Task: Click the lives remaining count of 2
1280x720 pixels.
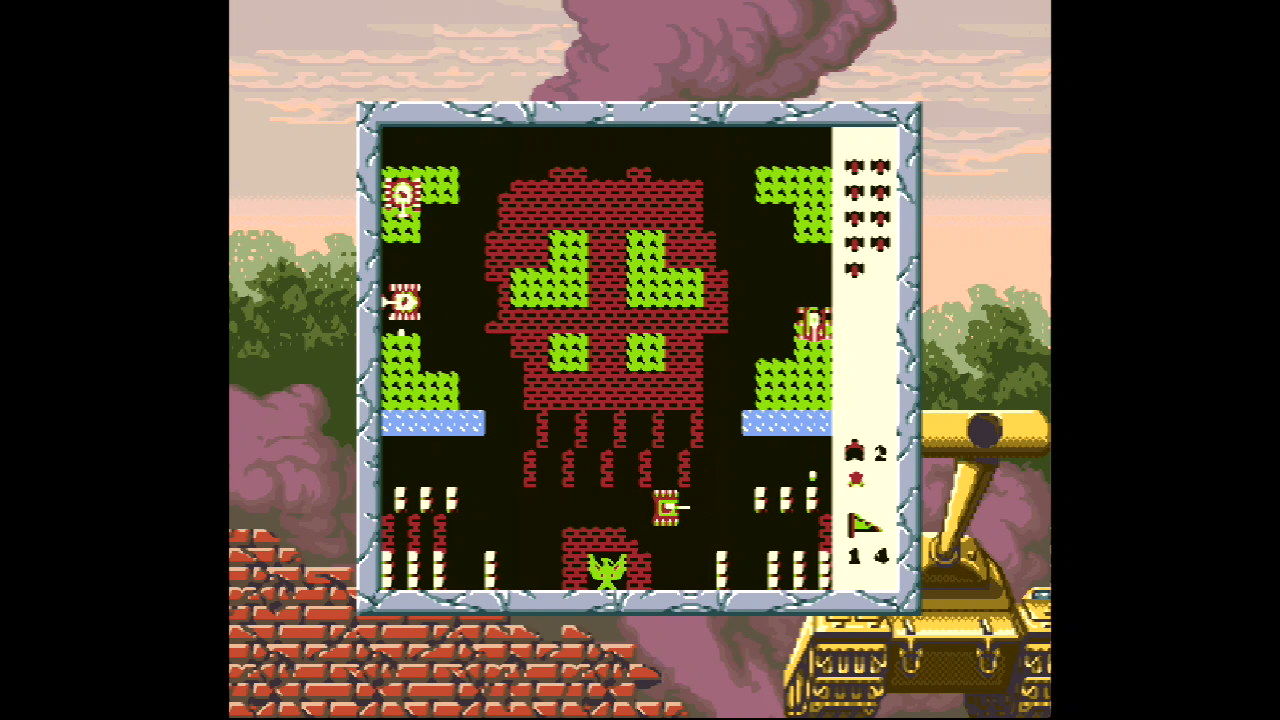Action: point(883,450)
